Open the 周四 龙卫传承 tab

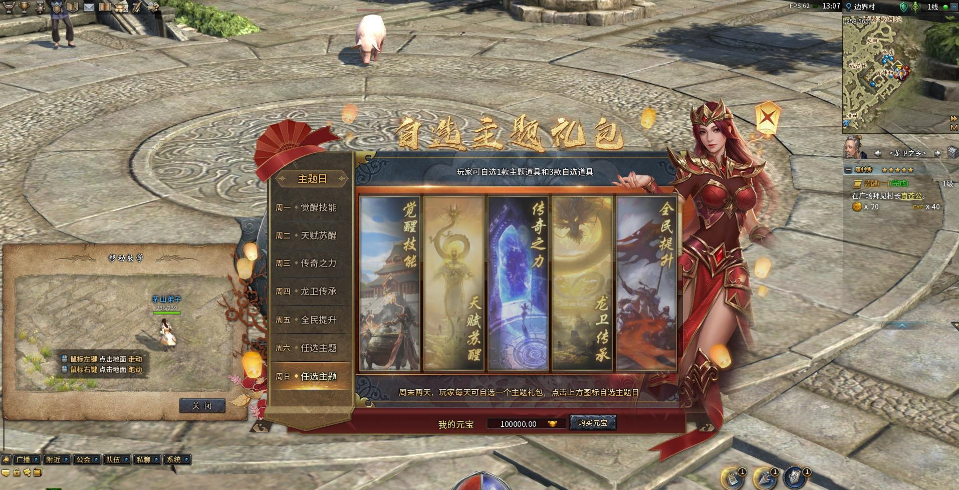point(312,292)
